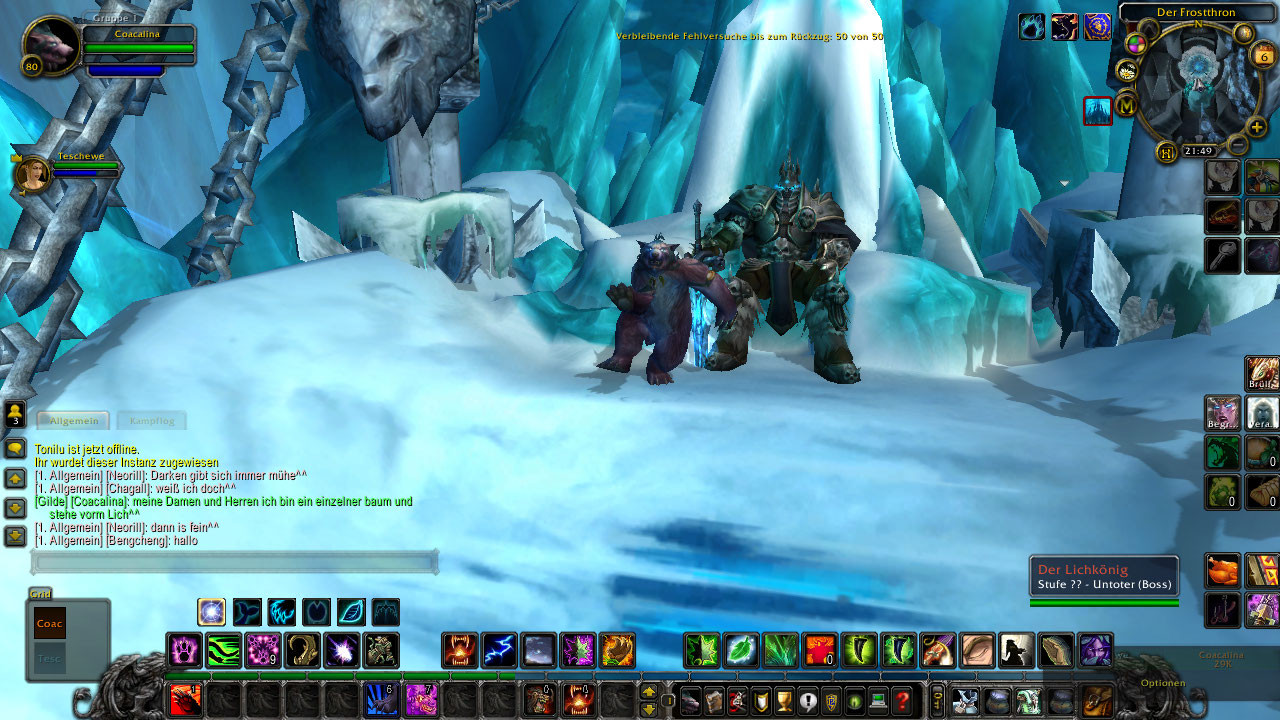Use the purple paw print ability
1280x720 pixels.
(184, 651)
